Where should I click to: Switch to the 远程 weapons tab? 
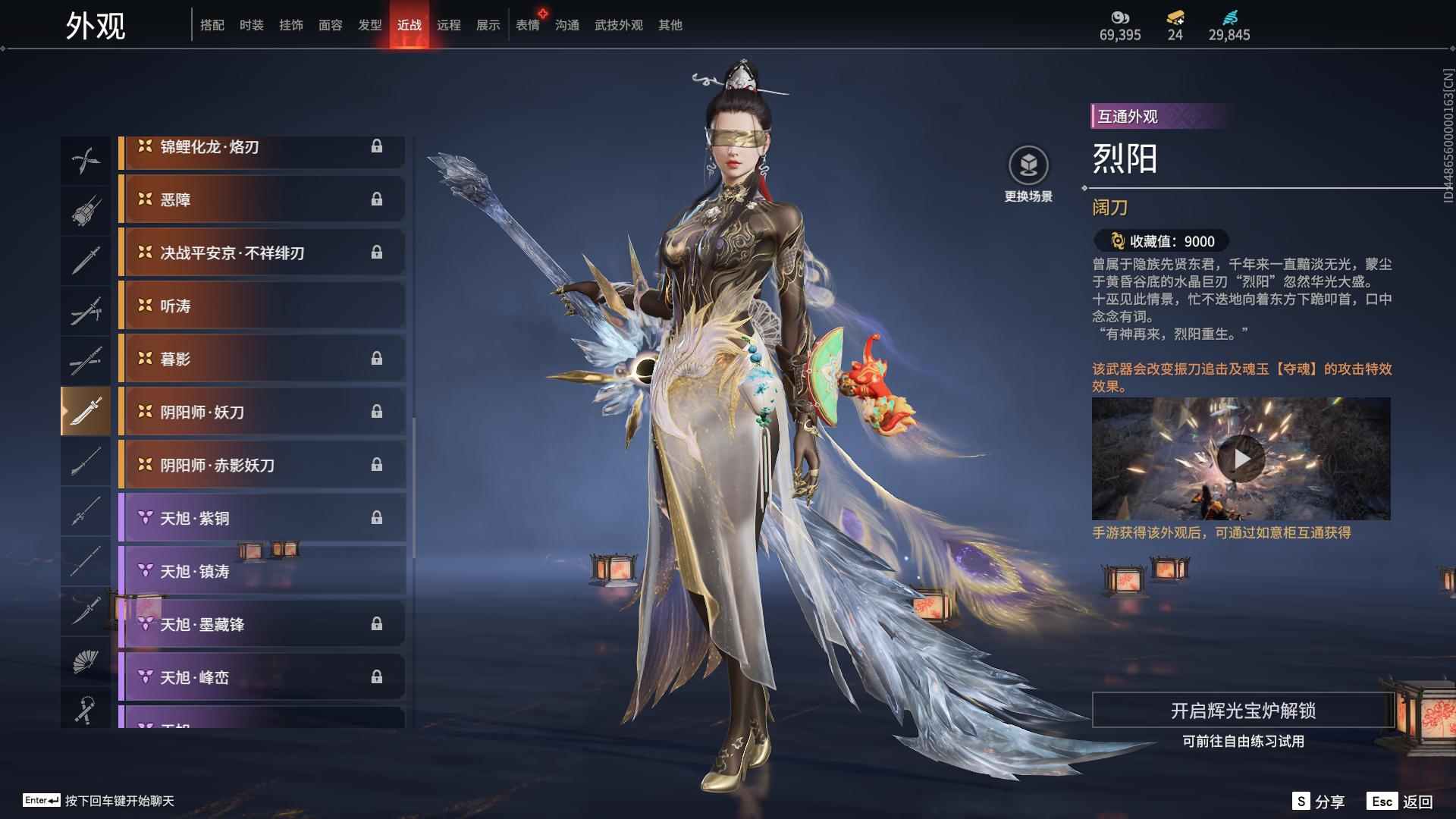click(449, 24)
